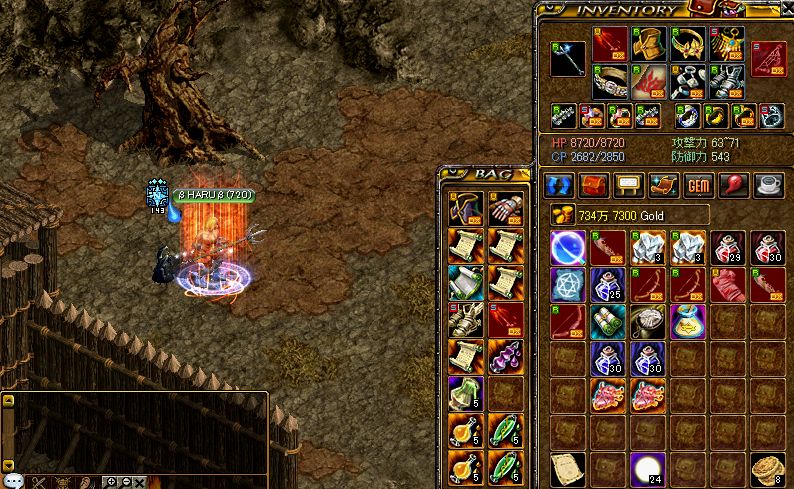Click the equipped golden armor slot
This screenshot has height=489, width=794.
coord(649,44)
